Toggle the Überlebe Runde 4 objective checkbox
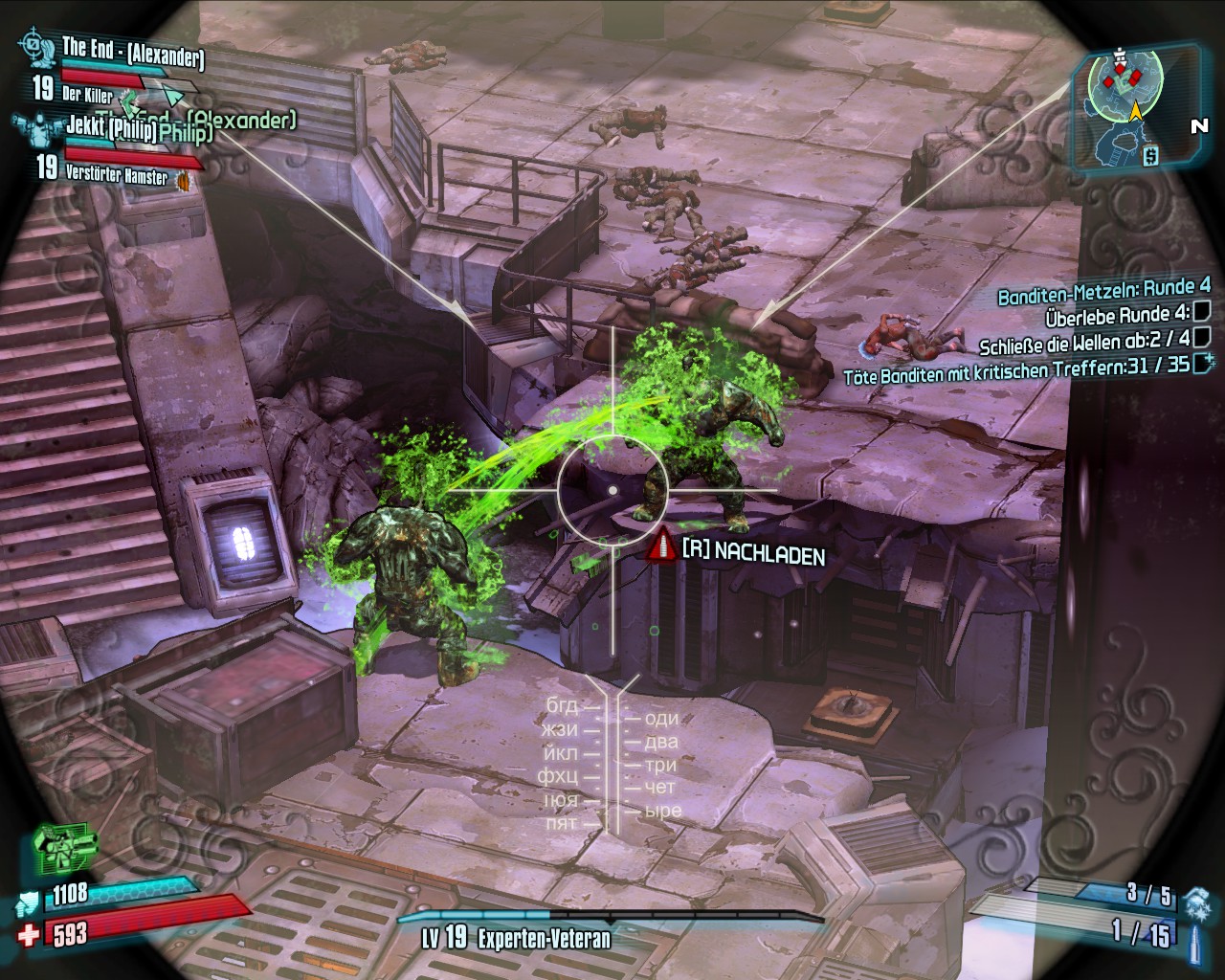This screenshot has width=1225, height=980. (1202, 311)
